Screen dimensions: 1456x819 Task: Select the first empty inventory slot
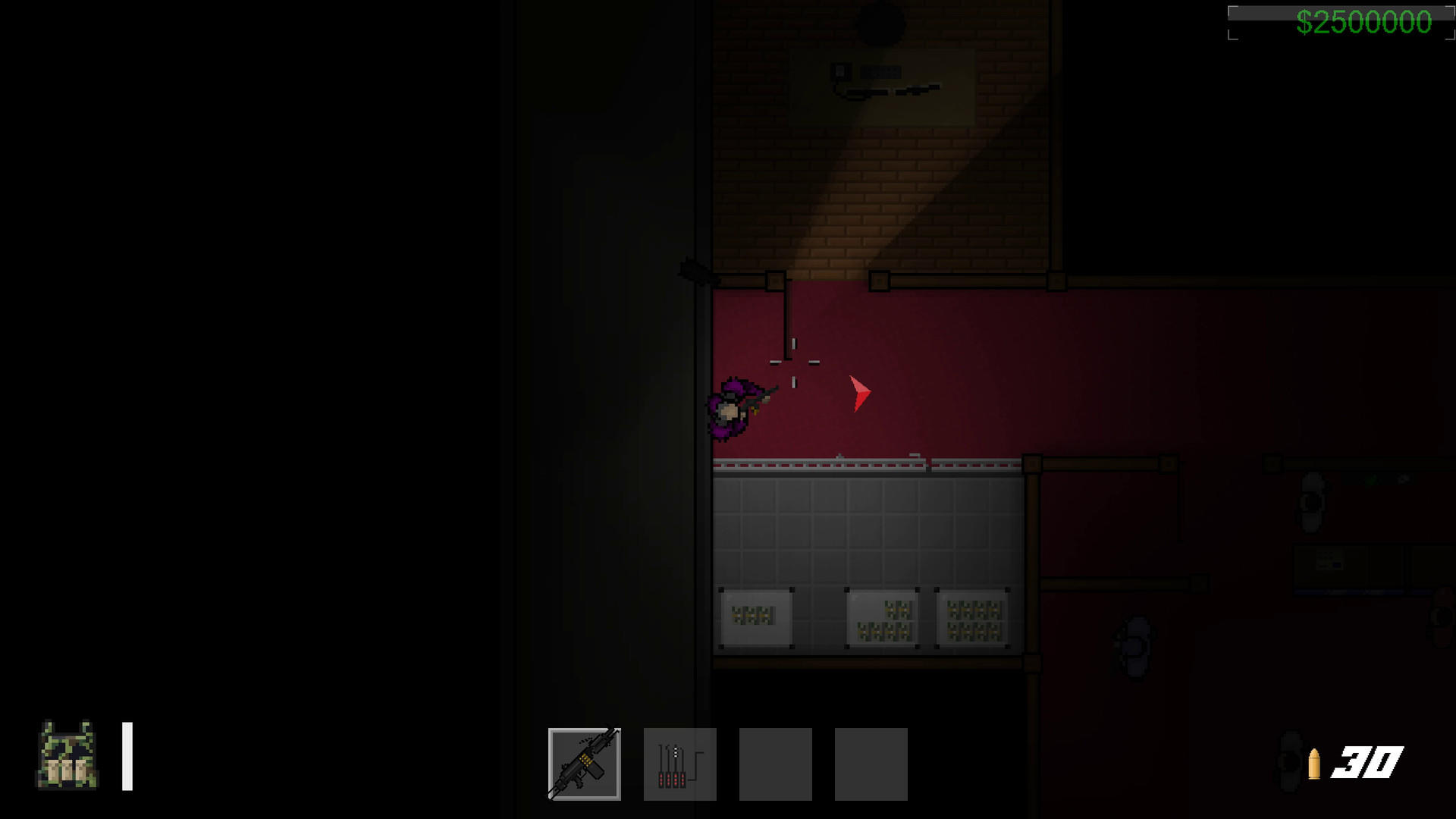(x=774, y=762)
